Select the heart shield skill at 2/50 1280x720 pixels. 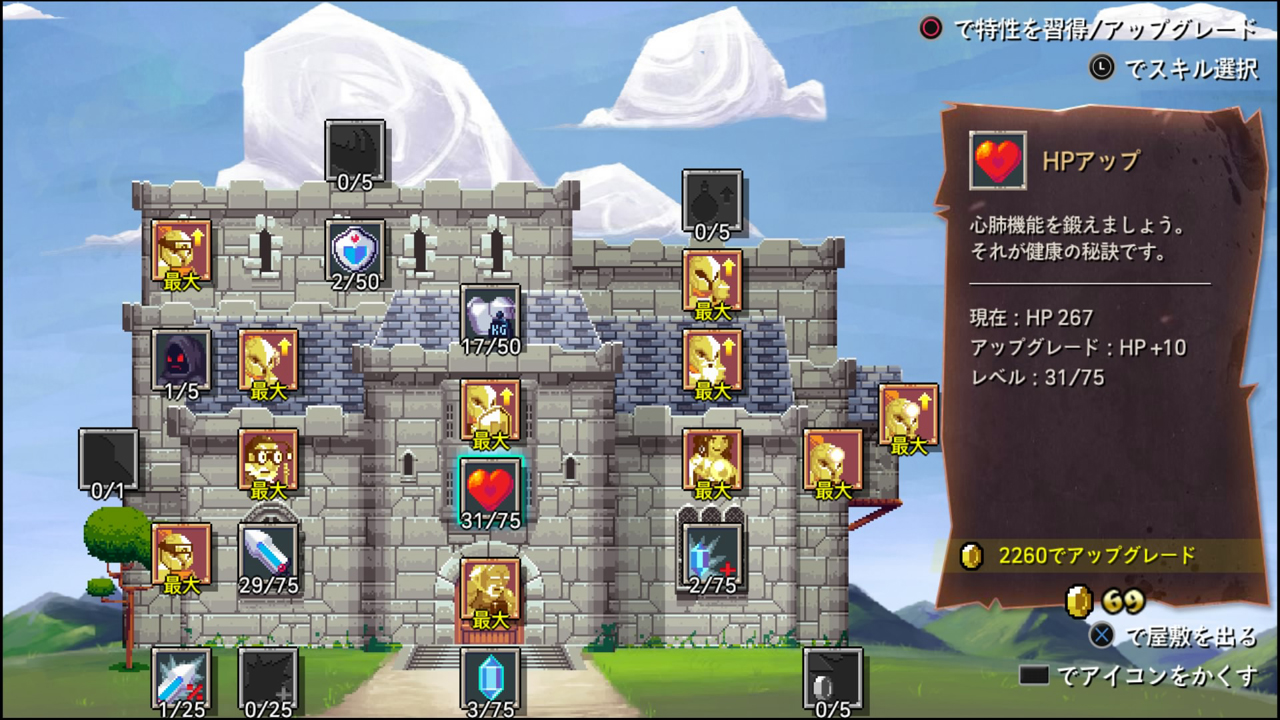[355, 249]
